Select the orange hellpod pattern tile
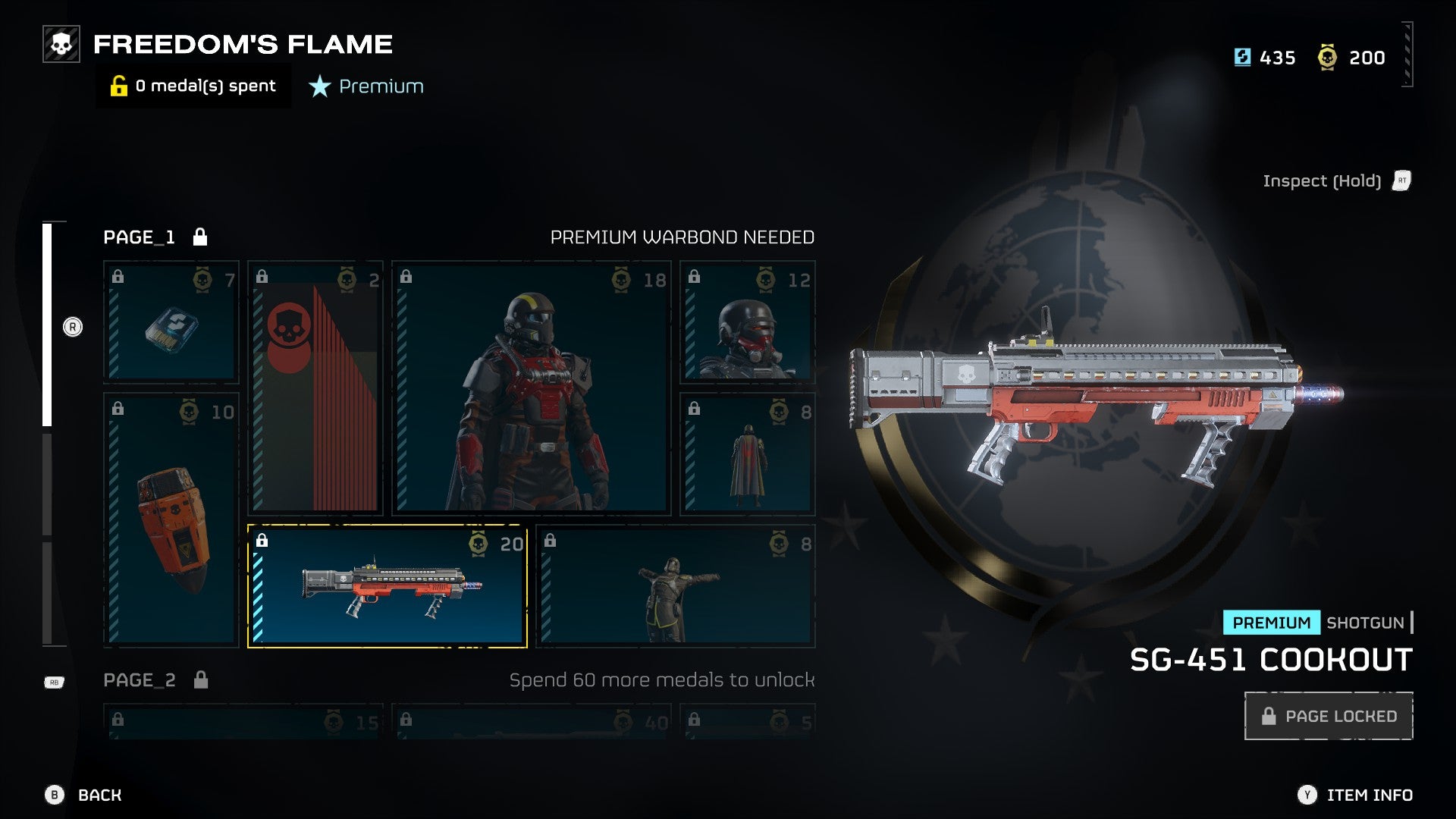The image size is (1456, 819). point(171,520)
